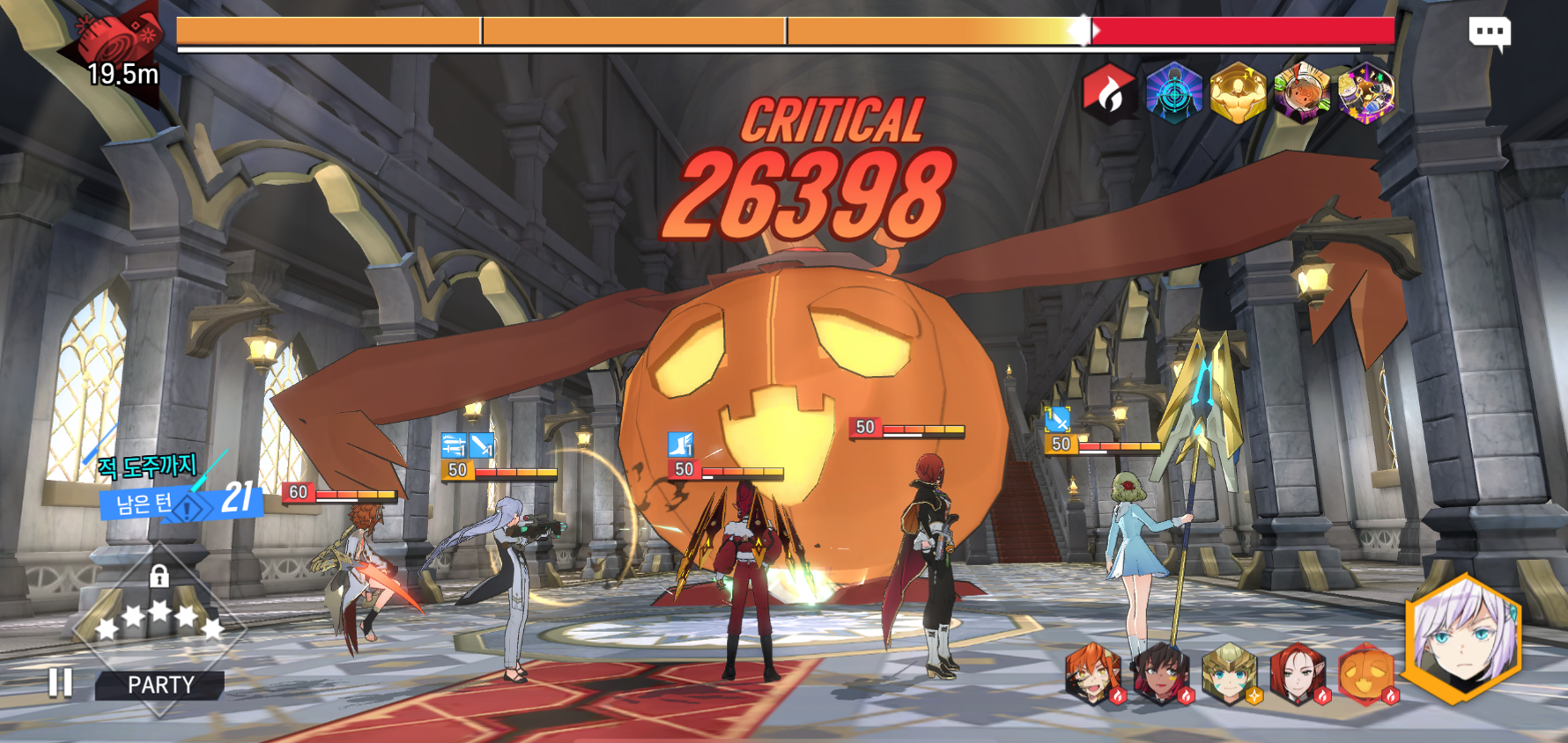Select the orange-haired grinning character portrait
This screenshot has height=743, width=1568.
click(x=1094, y=675)
